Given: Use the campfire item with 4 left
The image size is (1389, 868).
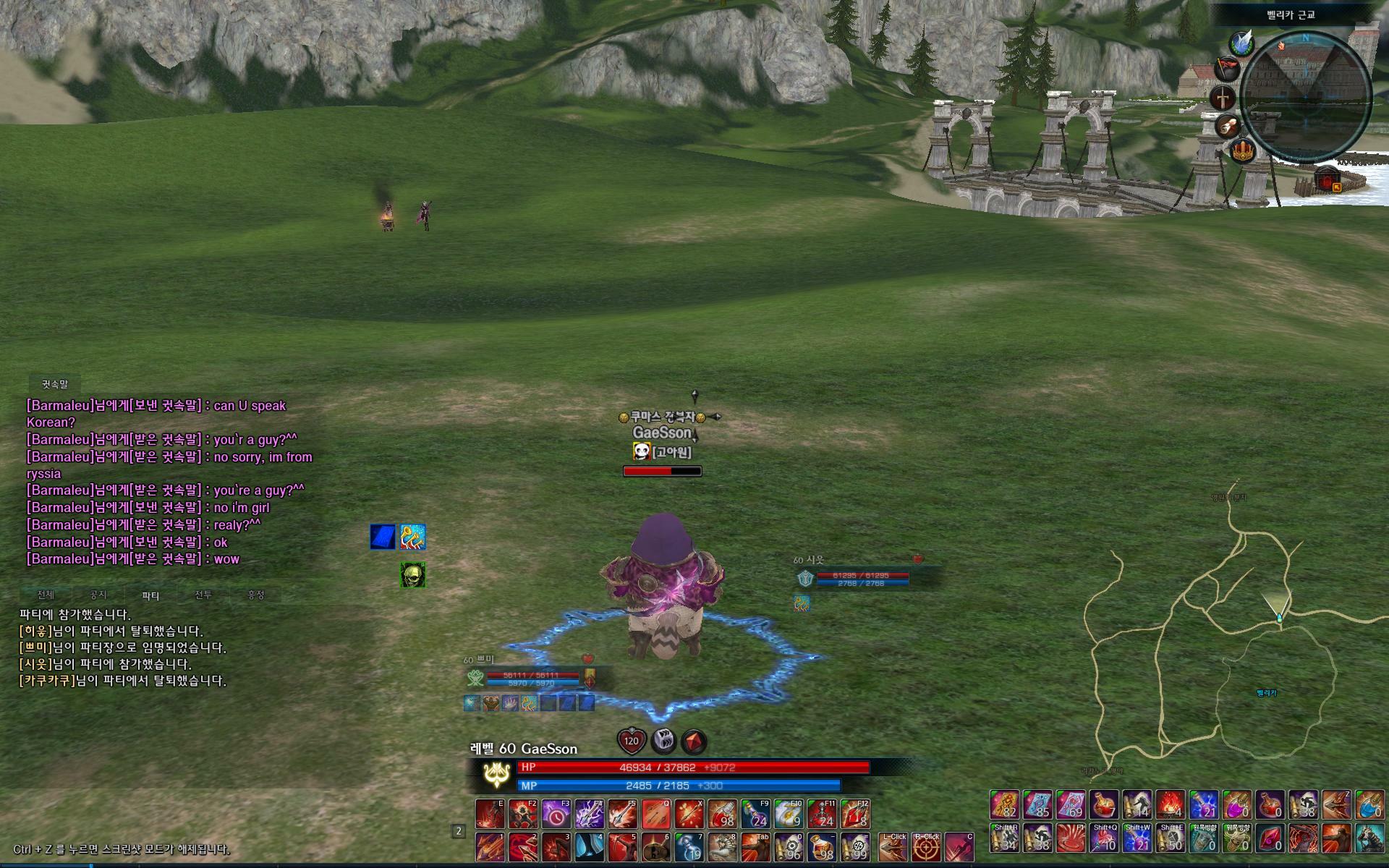Looking at the screenshot, I should click(1170, 804).
